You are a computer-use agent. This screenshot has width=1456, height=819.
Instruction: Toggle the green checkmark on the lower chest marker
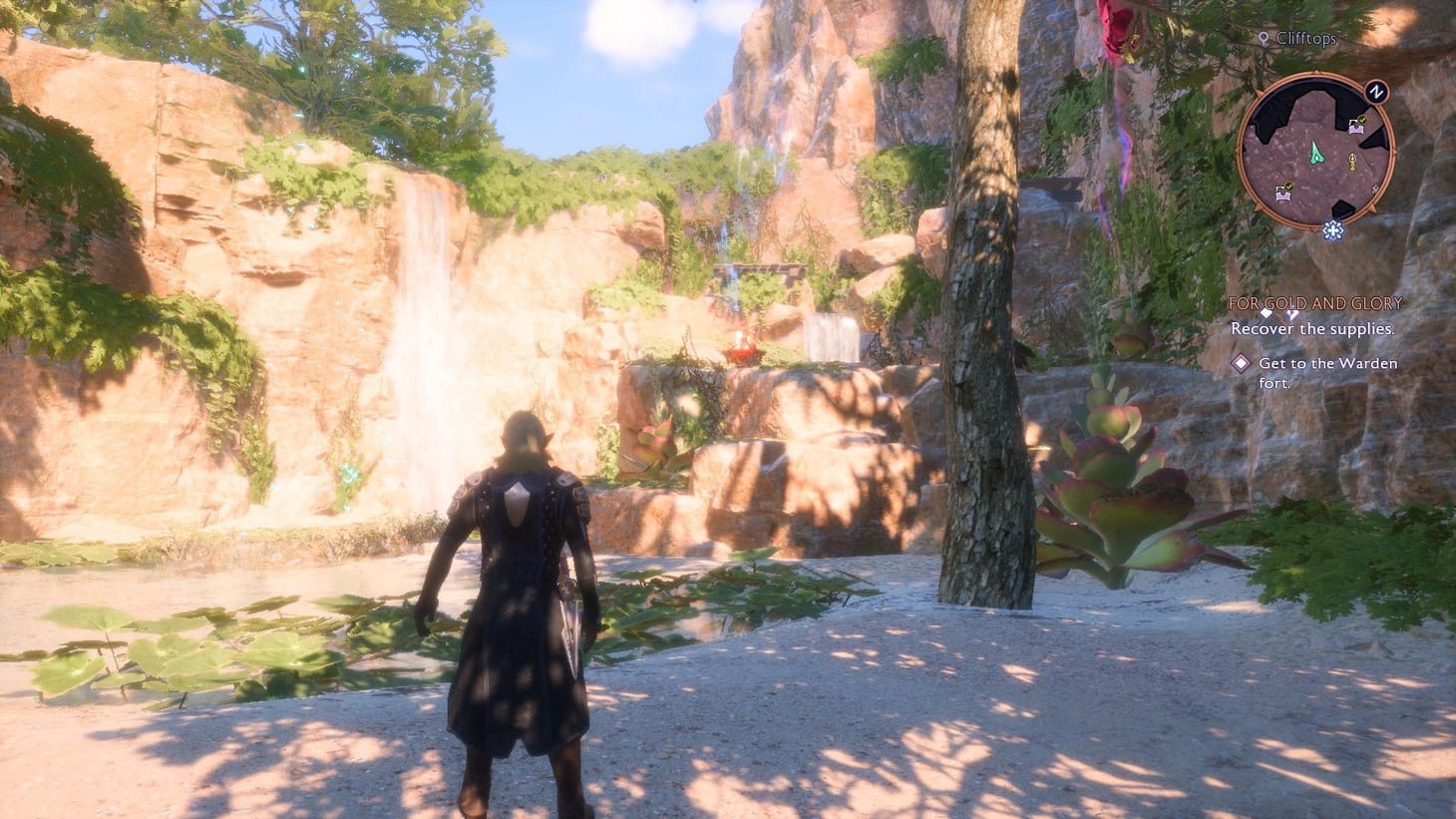(x=1288, y=186)
